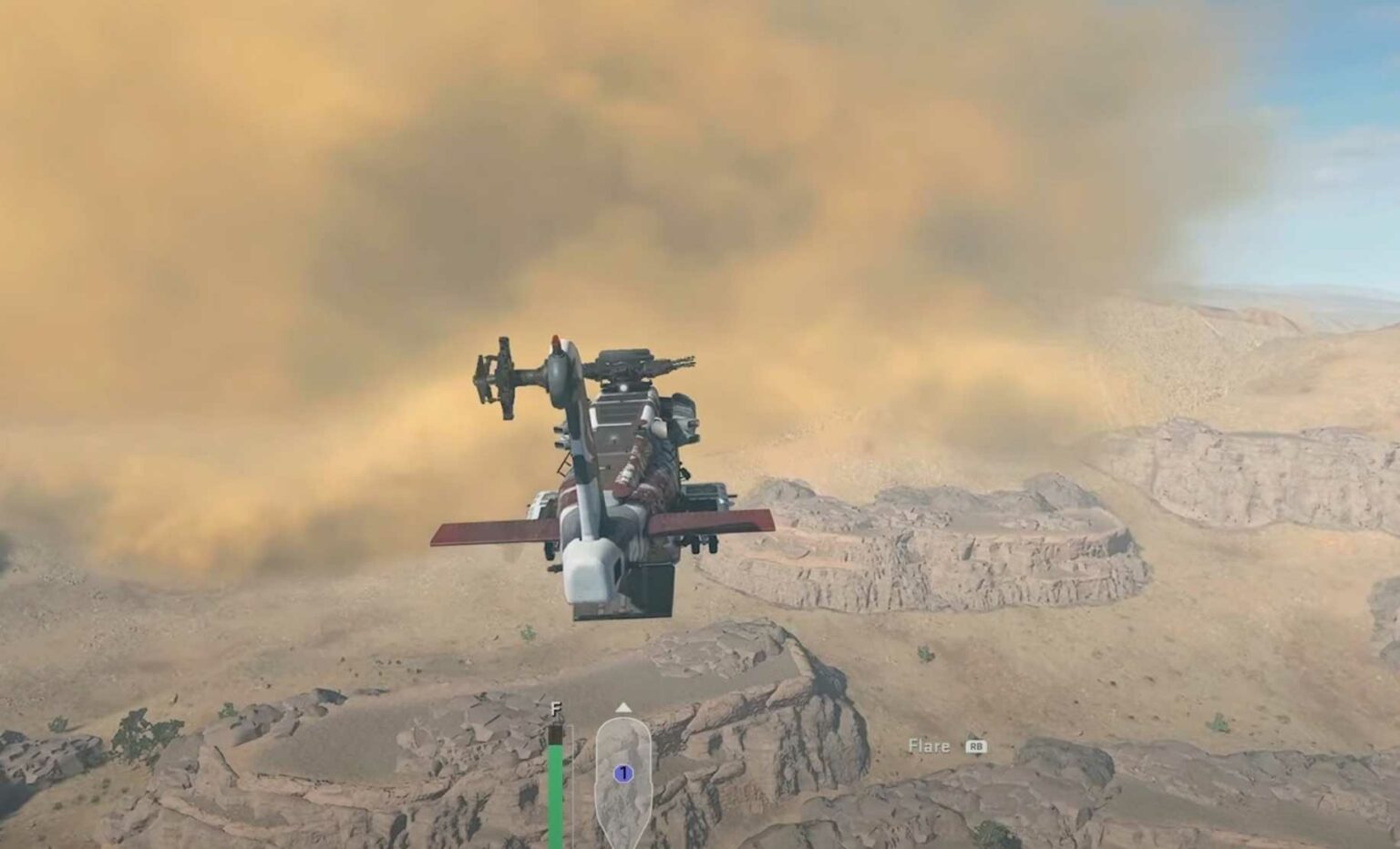Select the blue player "1" squad marker

(623, 772)
